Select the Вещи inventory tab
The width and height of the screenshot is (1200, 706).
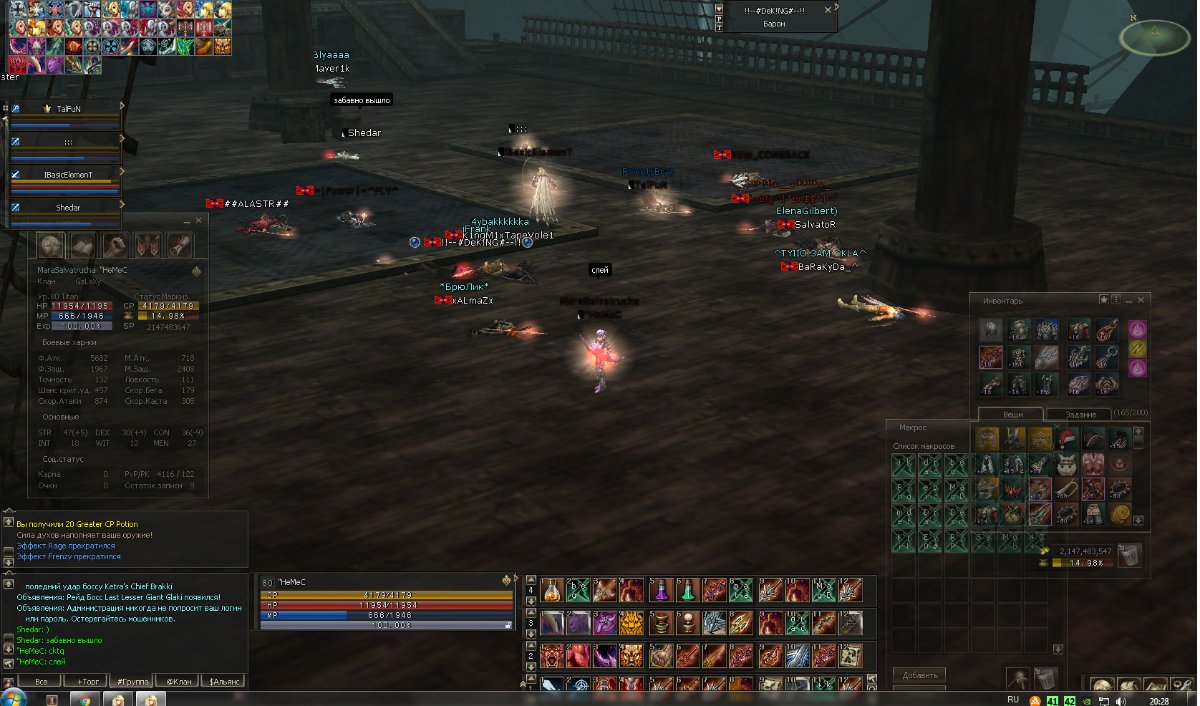pos(1009,414)
